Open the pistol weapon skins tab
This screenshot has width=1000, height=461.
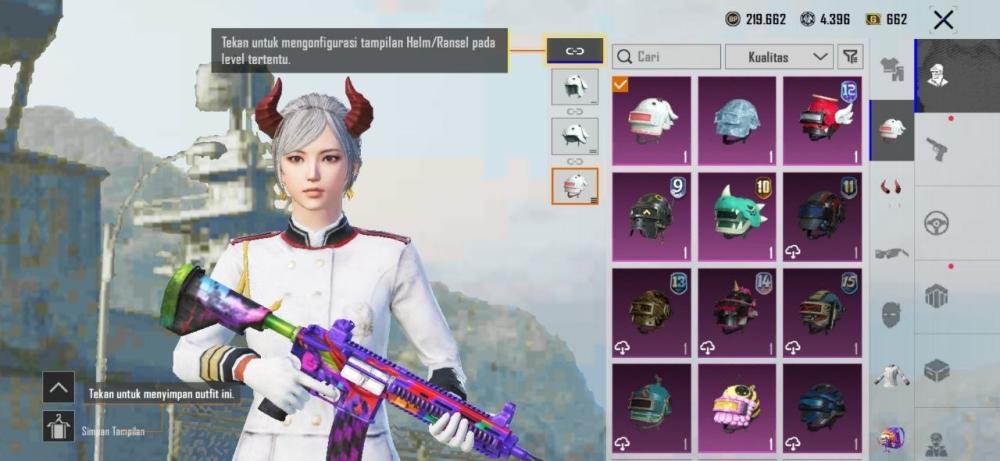pos(937,150)
